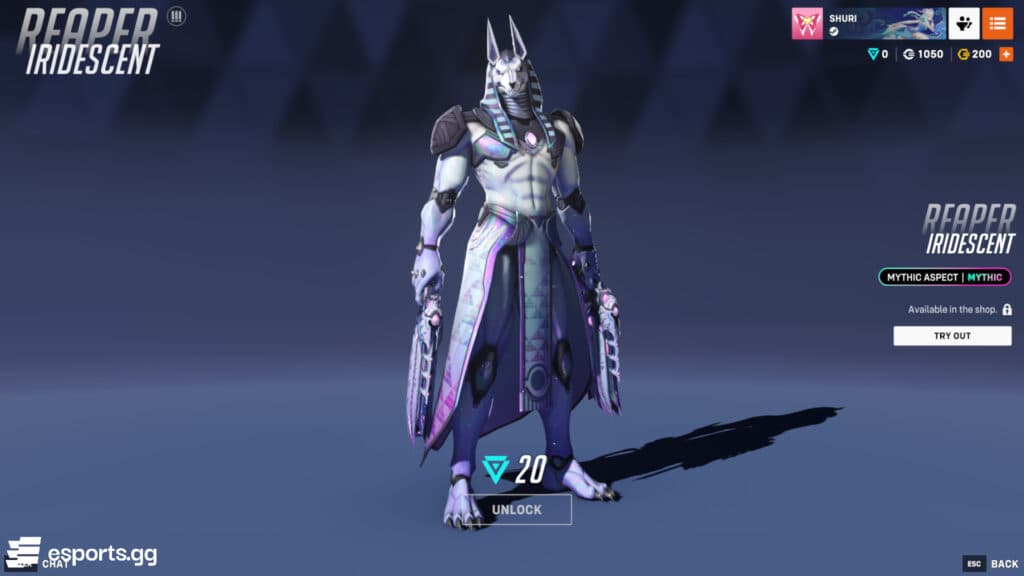
Task: Open Shuri's player profile banner
Action: coord(884,23)
